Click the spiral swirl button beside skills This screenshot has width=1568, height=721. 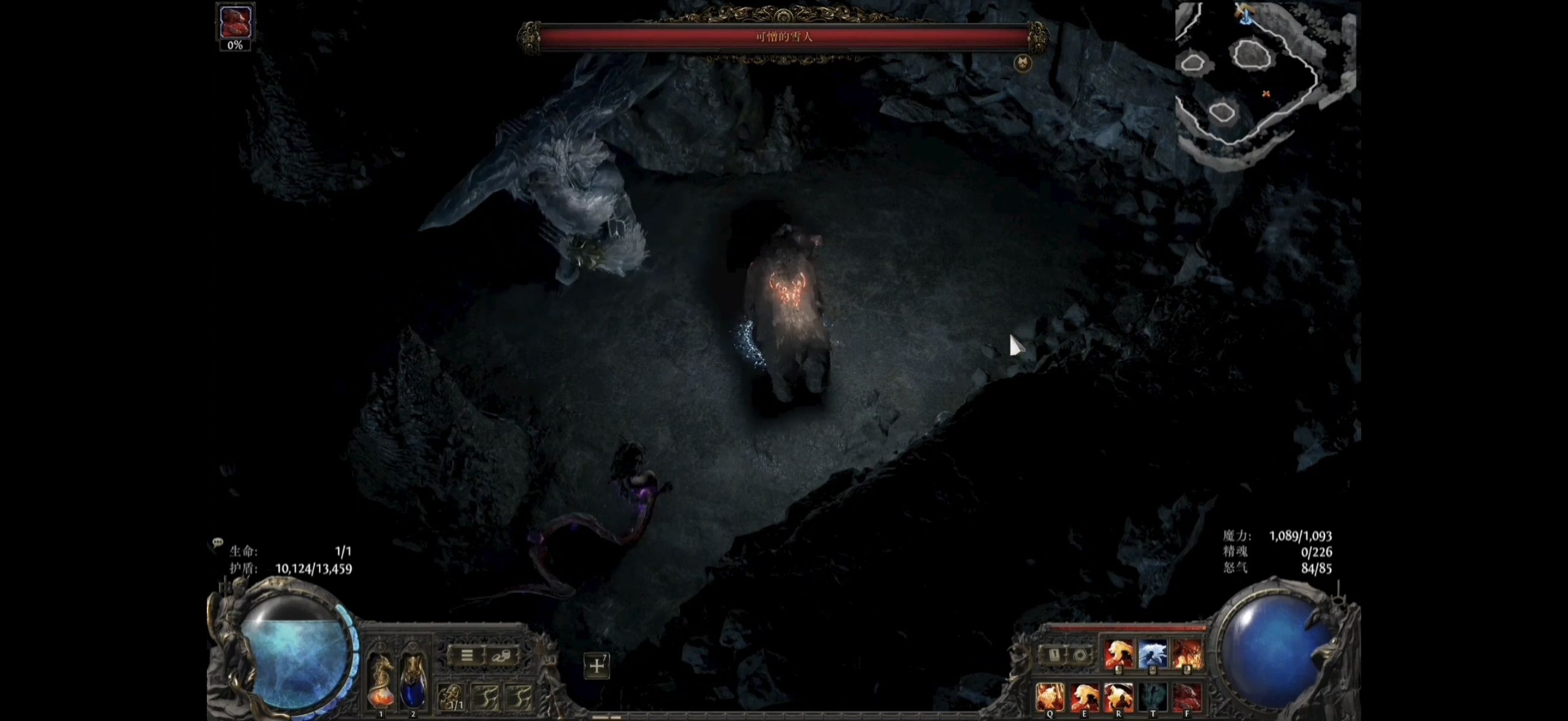pos(1080,656)
